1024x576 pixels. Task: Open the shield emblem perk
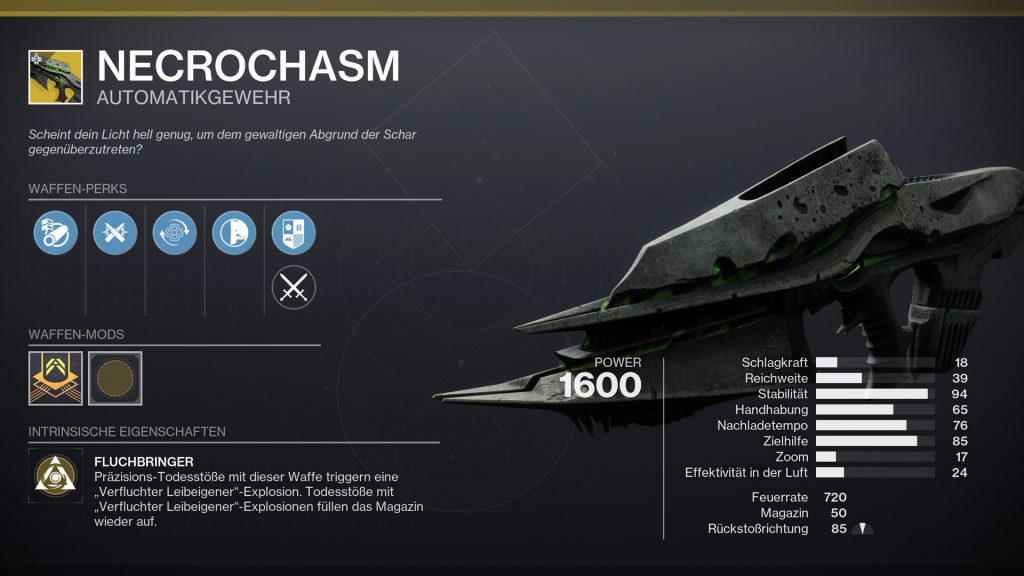tap(293, 232)
